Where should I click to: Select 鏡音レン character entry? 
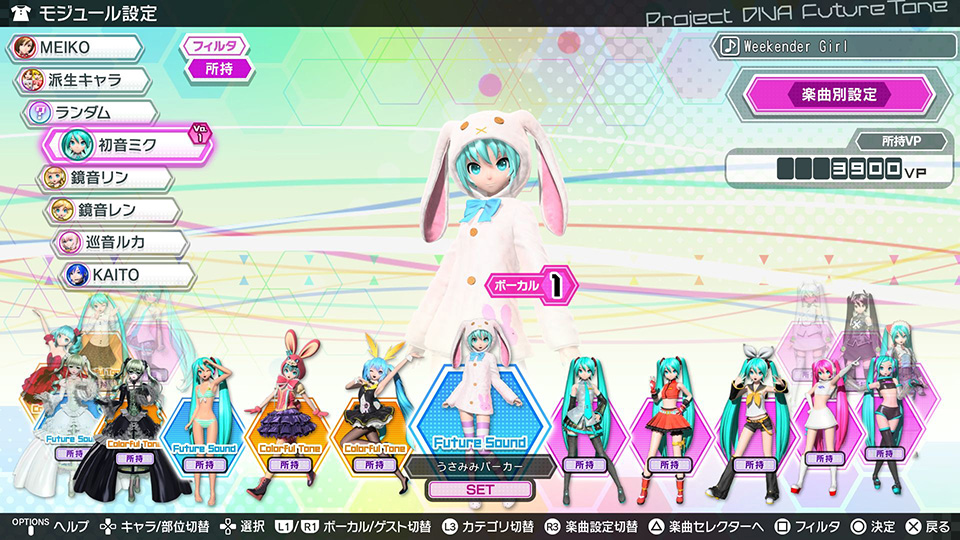point(112,210)
